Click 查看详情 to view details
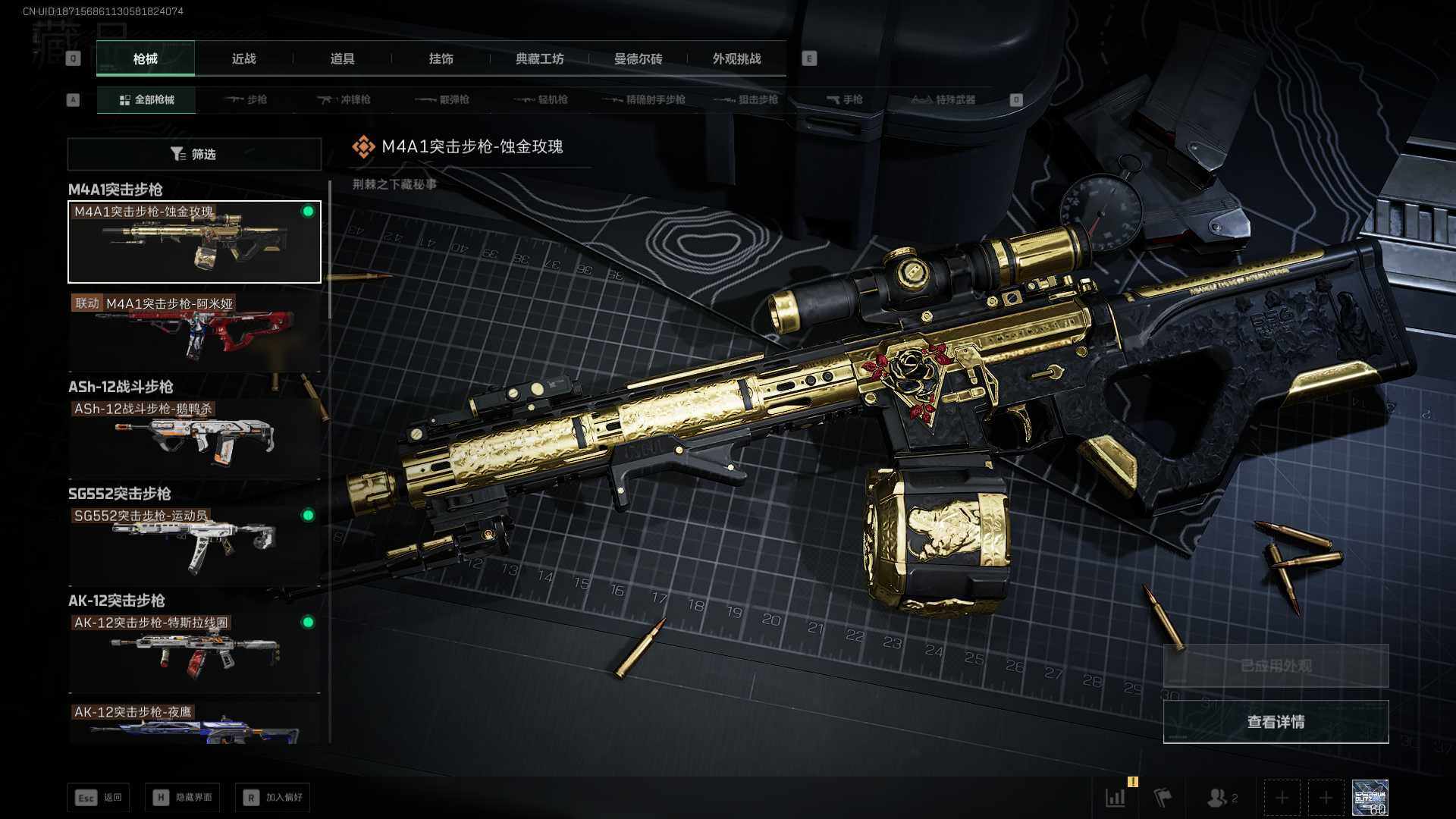Viewport: 1456px width, 819px height. click(x=1276, y=722)
